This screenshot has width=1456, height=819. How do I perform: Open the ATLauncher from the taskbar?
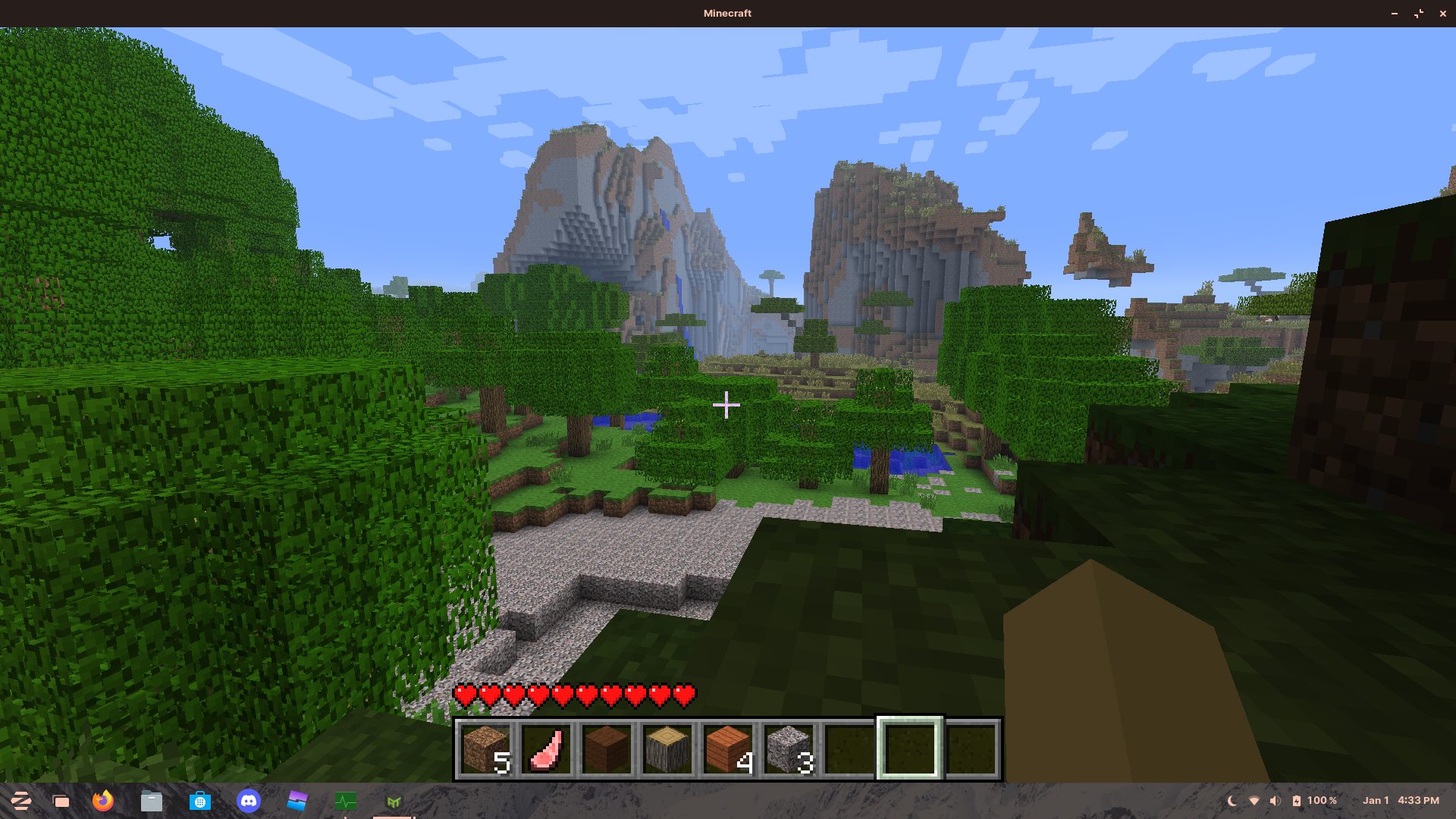(x=393, y=800)
